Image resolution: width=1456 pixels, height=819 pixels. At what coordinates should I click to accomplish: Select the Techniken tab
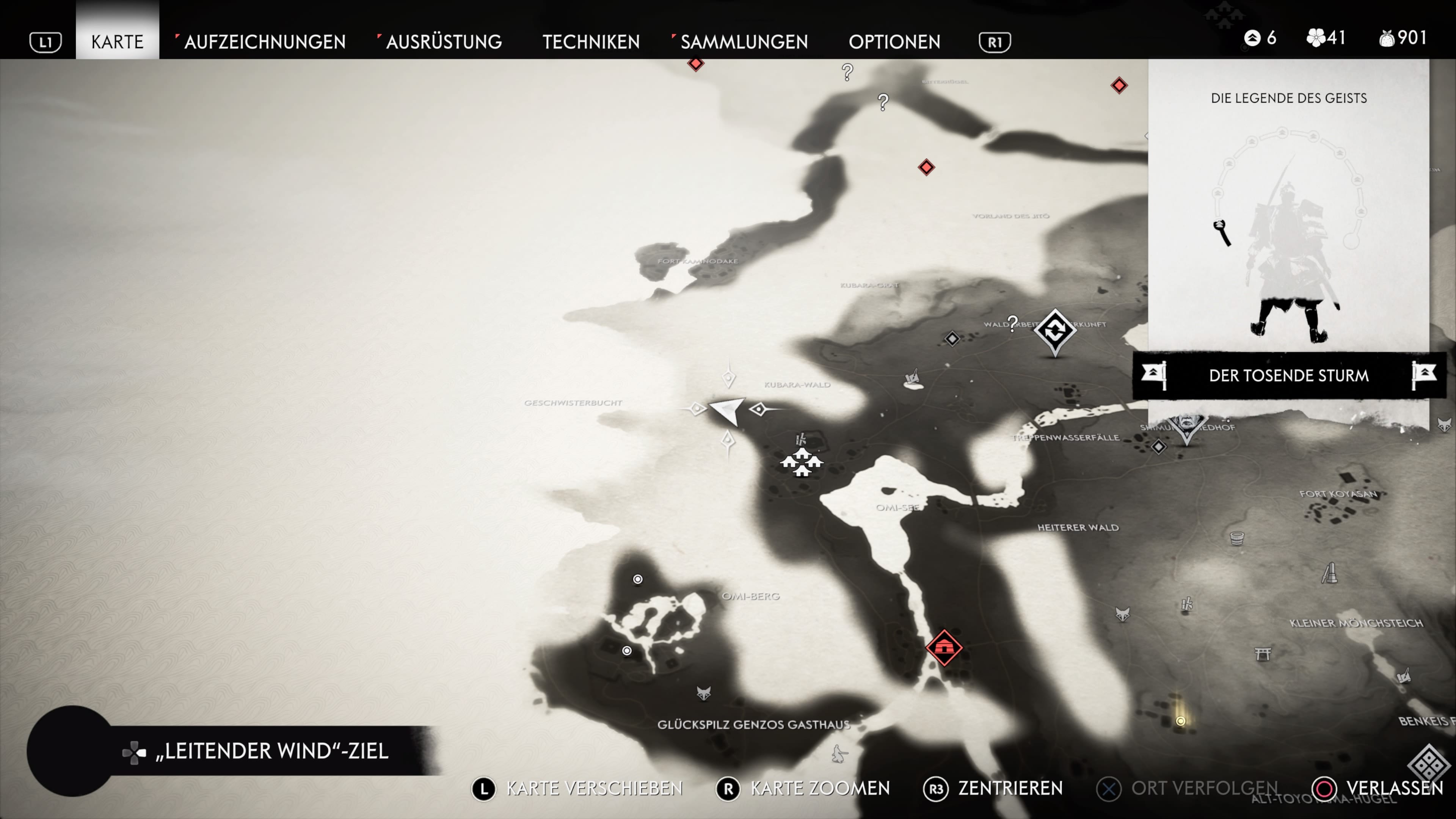(x=591, y=41)
